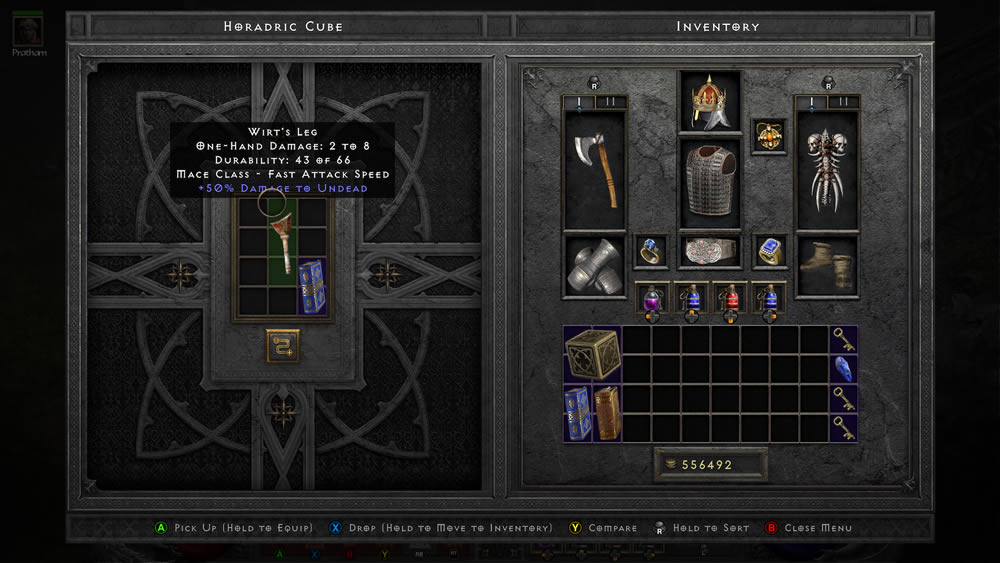Choose the crown helm slot

click(710, 102)
